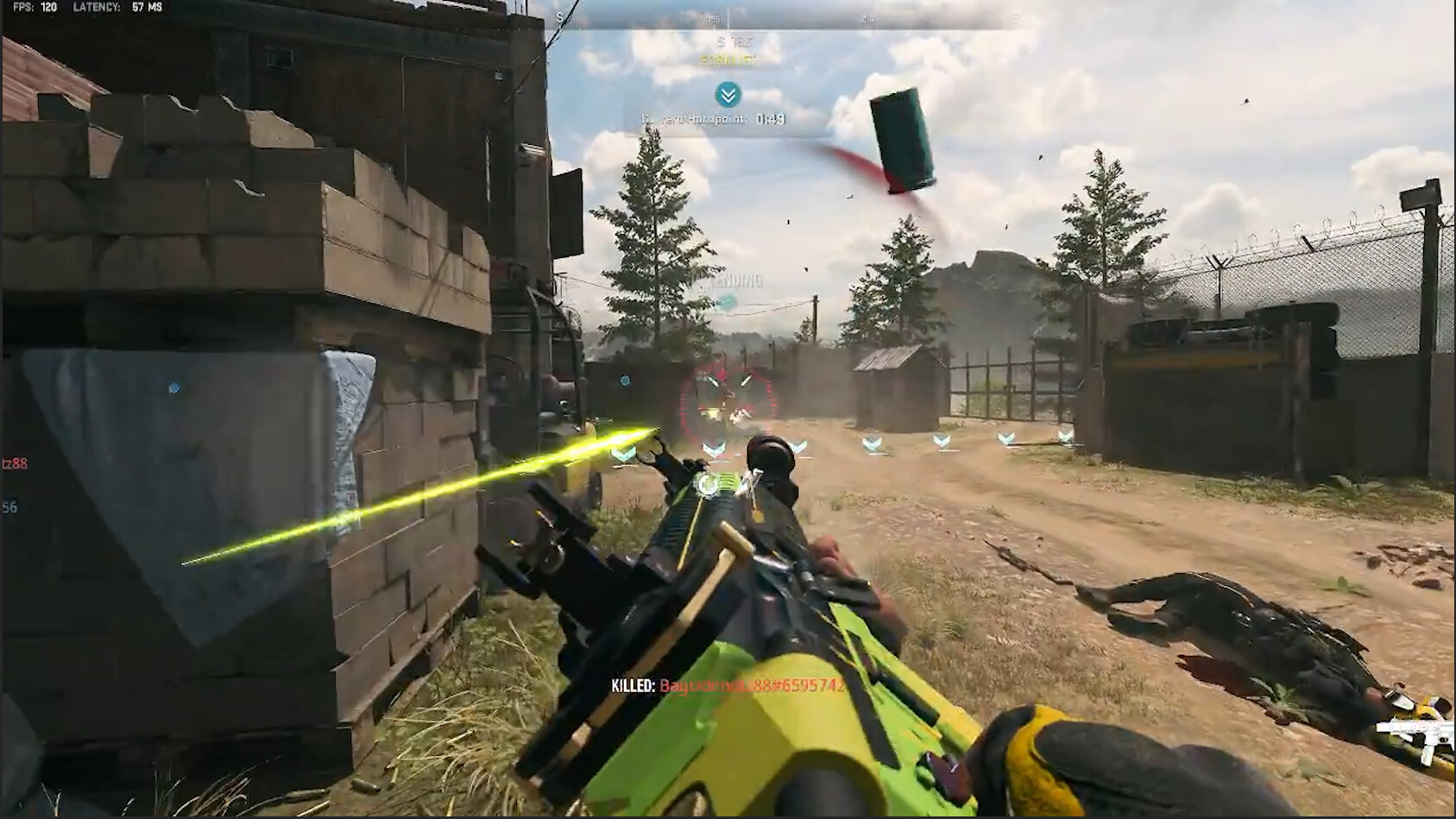The image size is (1456, 819).
Task: Toggle the yellow FINALIST objective banner
Action: 729,60
